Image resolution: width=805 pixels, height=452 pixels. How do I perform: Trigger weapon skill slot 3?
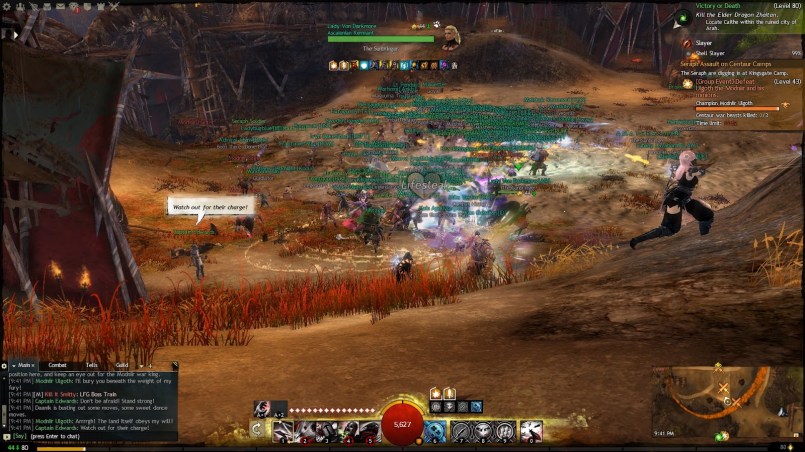click(326, 431)
